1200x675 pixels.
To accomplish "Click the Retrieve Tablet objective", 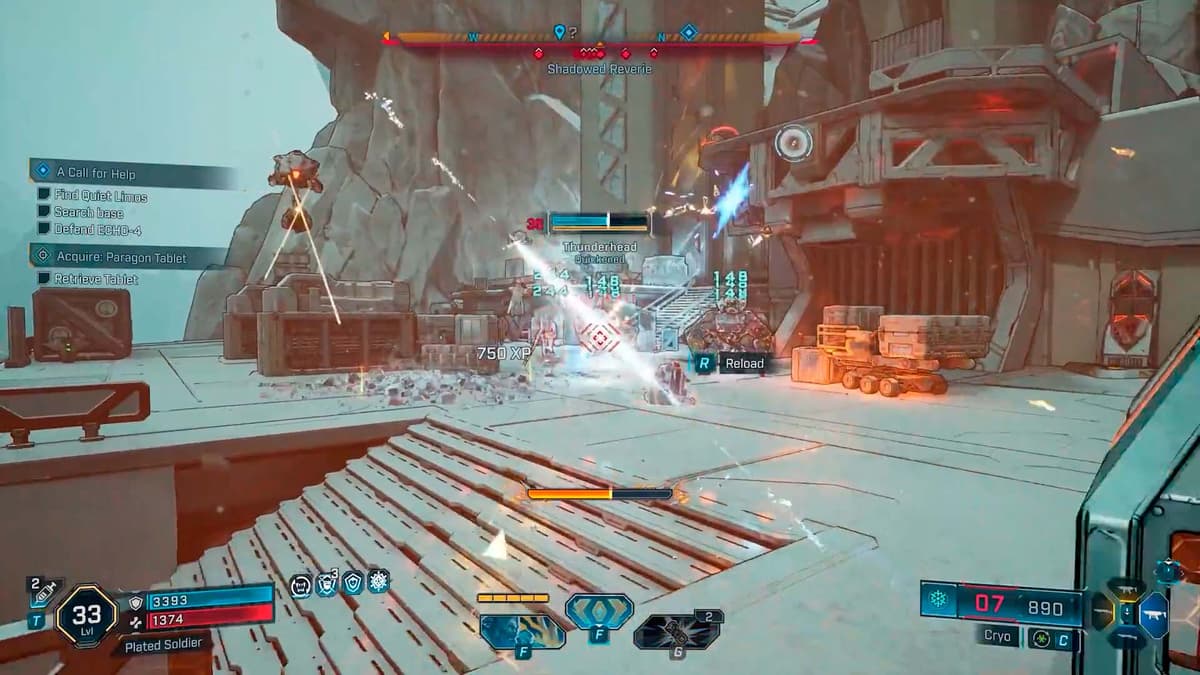I will click(95, 279).
